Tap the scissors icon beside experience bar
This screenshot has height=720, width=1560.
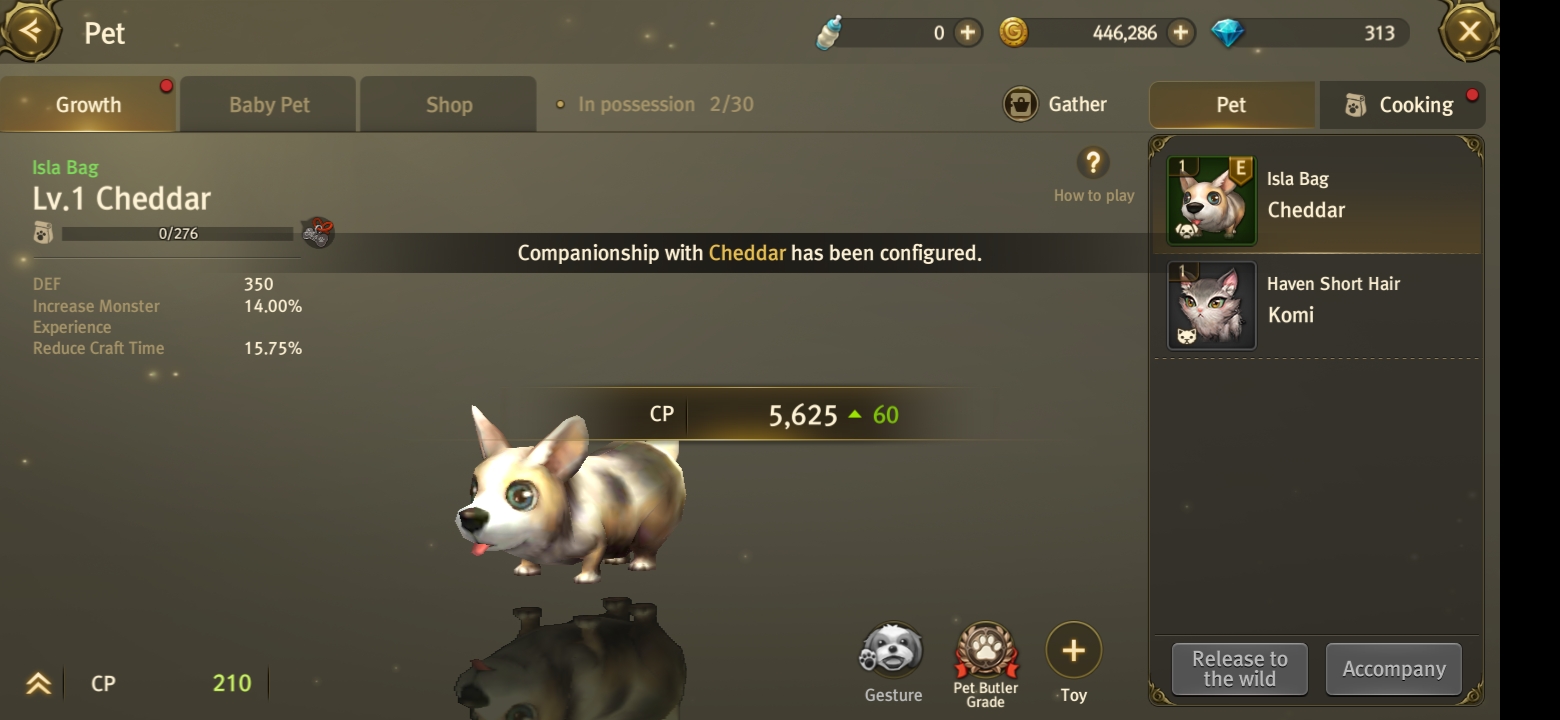pos(317,233)
